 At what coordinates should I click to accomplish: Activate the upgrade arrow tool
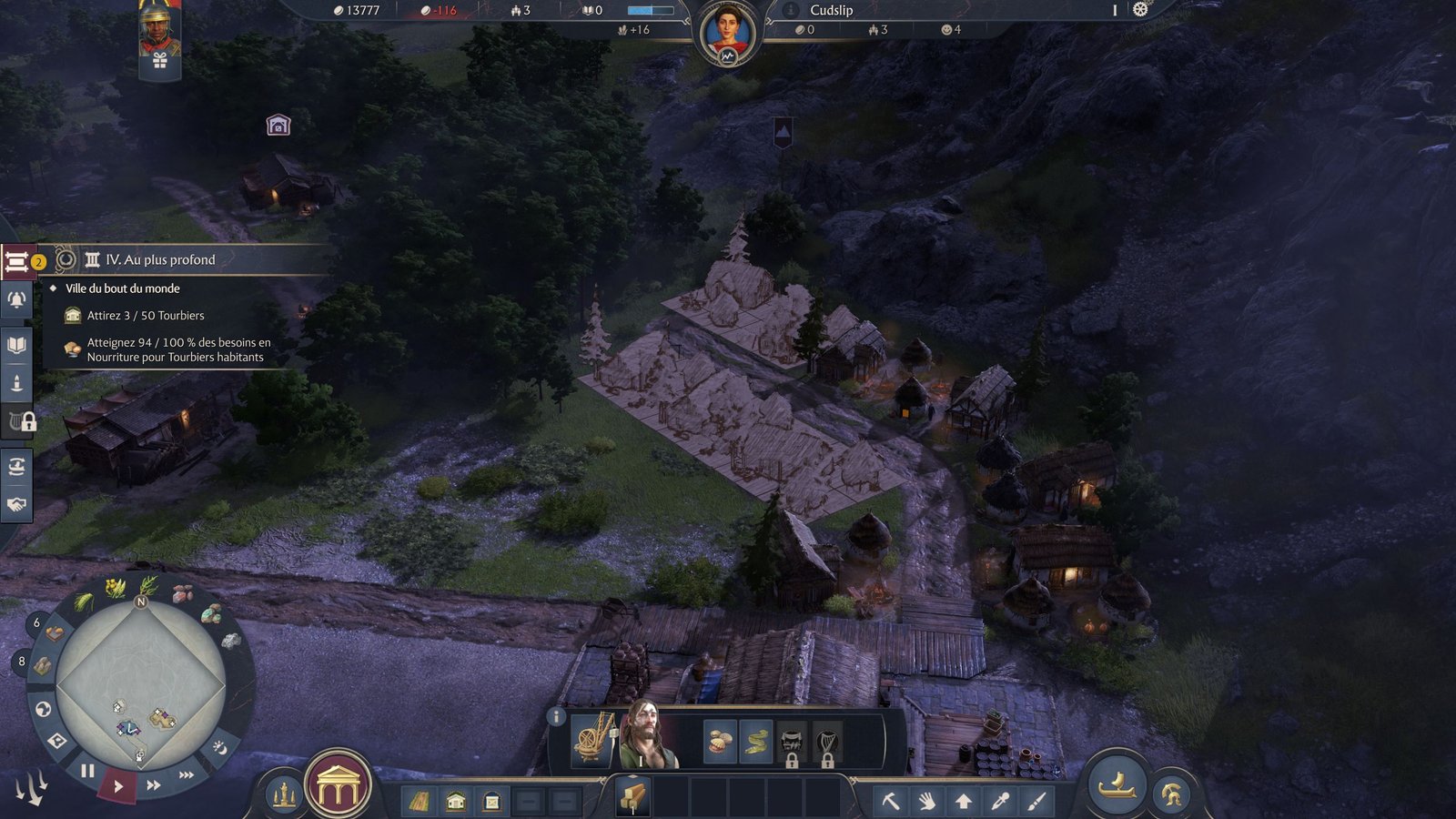[x=963, y=801]
